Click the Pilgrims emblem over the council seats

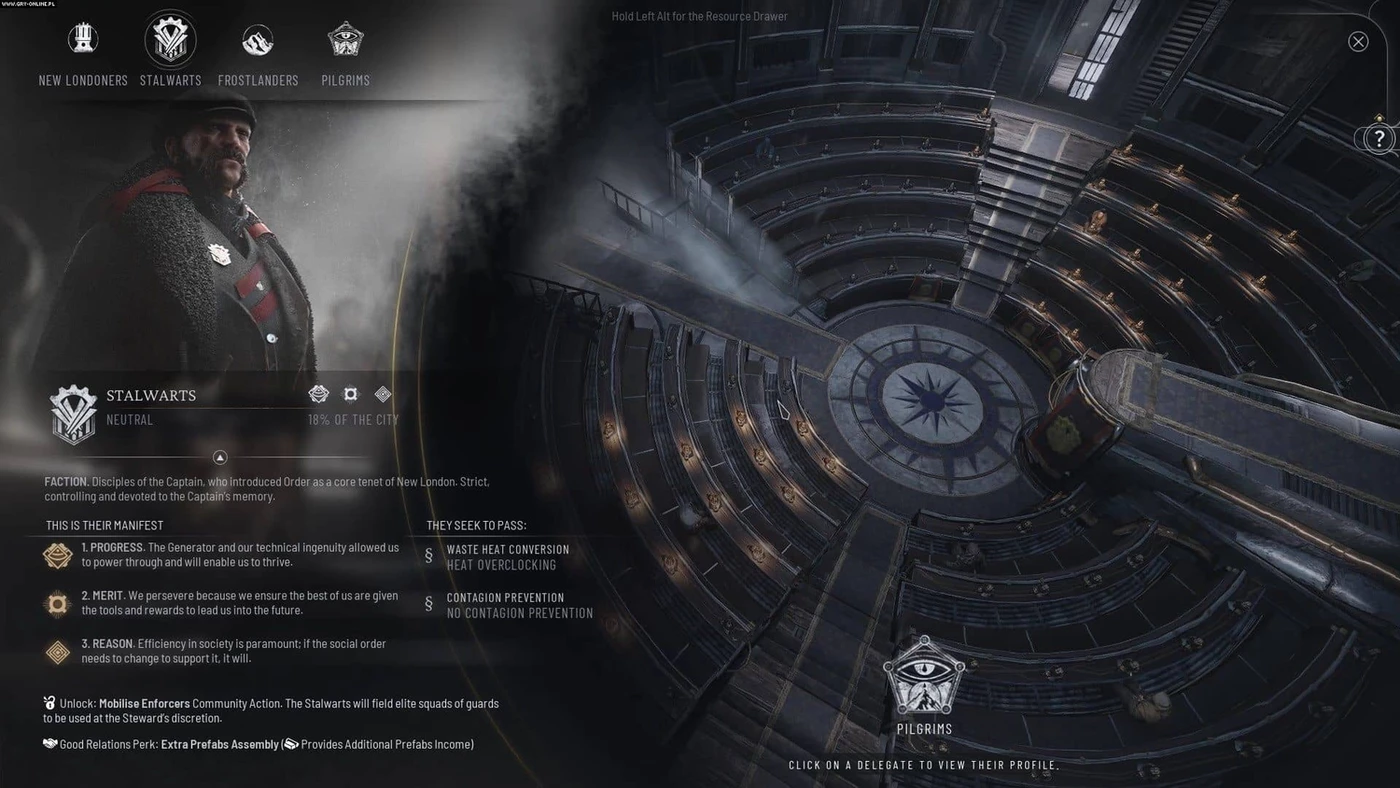924,677
